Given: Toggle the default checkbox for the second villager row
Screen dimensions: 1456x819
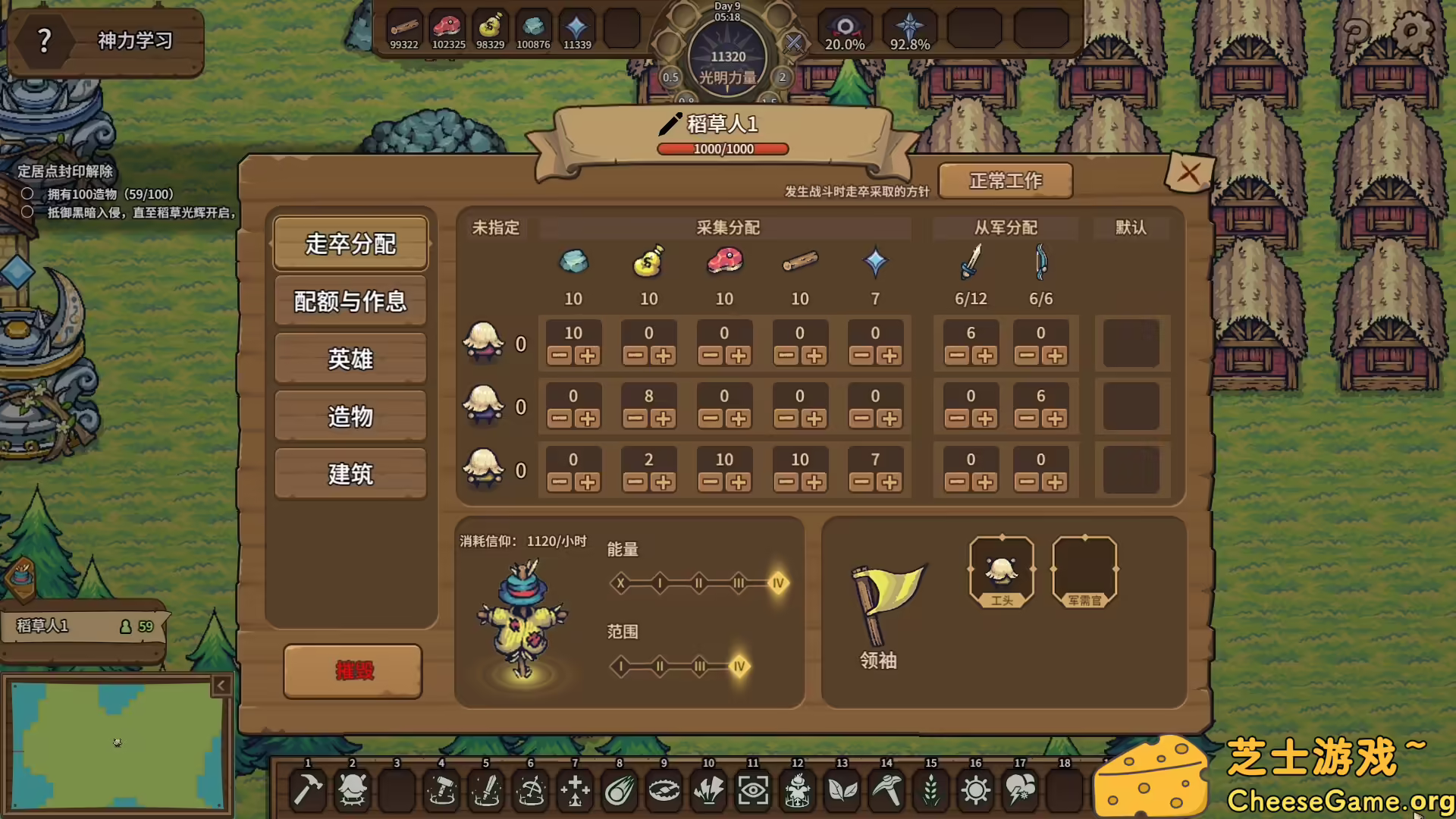Looking at the screenshot, I should tap(1131, 407).
